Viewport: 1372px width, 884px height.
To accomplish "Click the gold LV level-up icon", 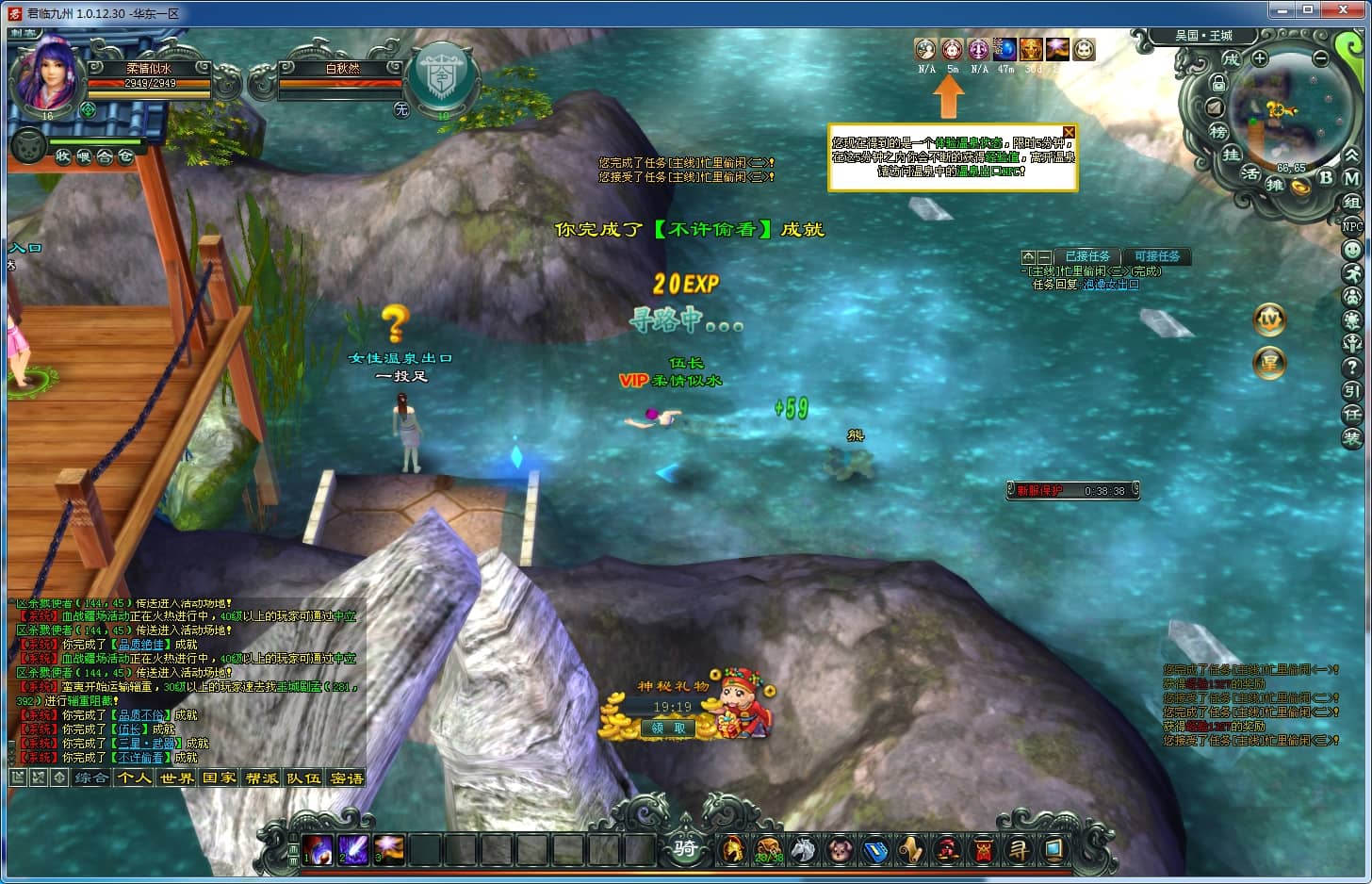I will tap(1269, 320).
